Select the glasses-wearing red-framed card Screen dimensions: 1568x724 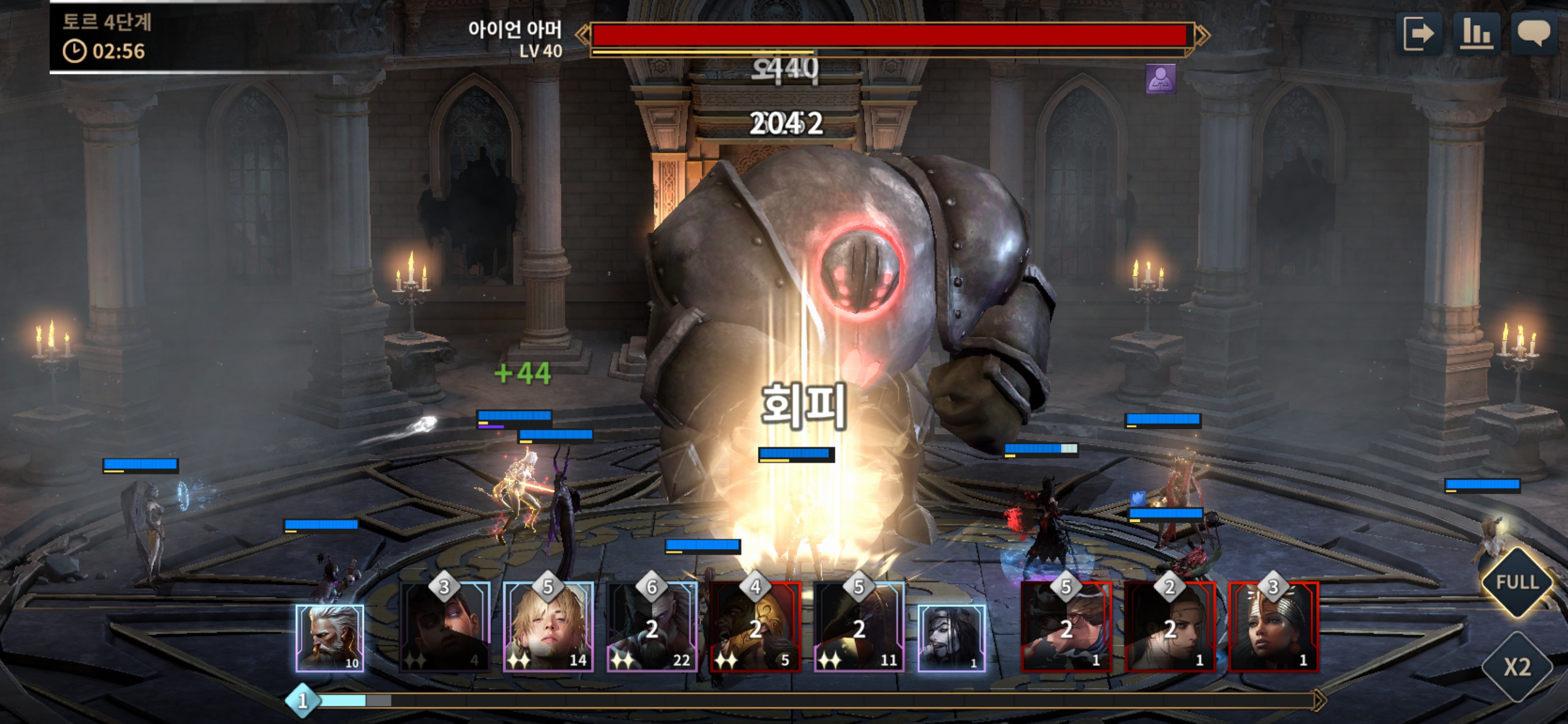1066,627
